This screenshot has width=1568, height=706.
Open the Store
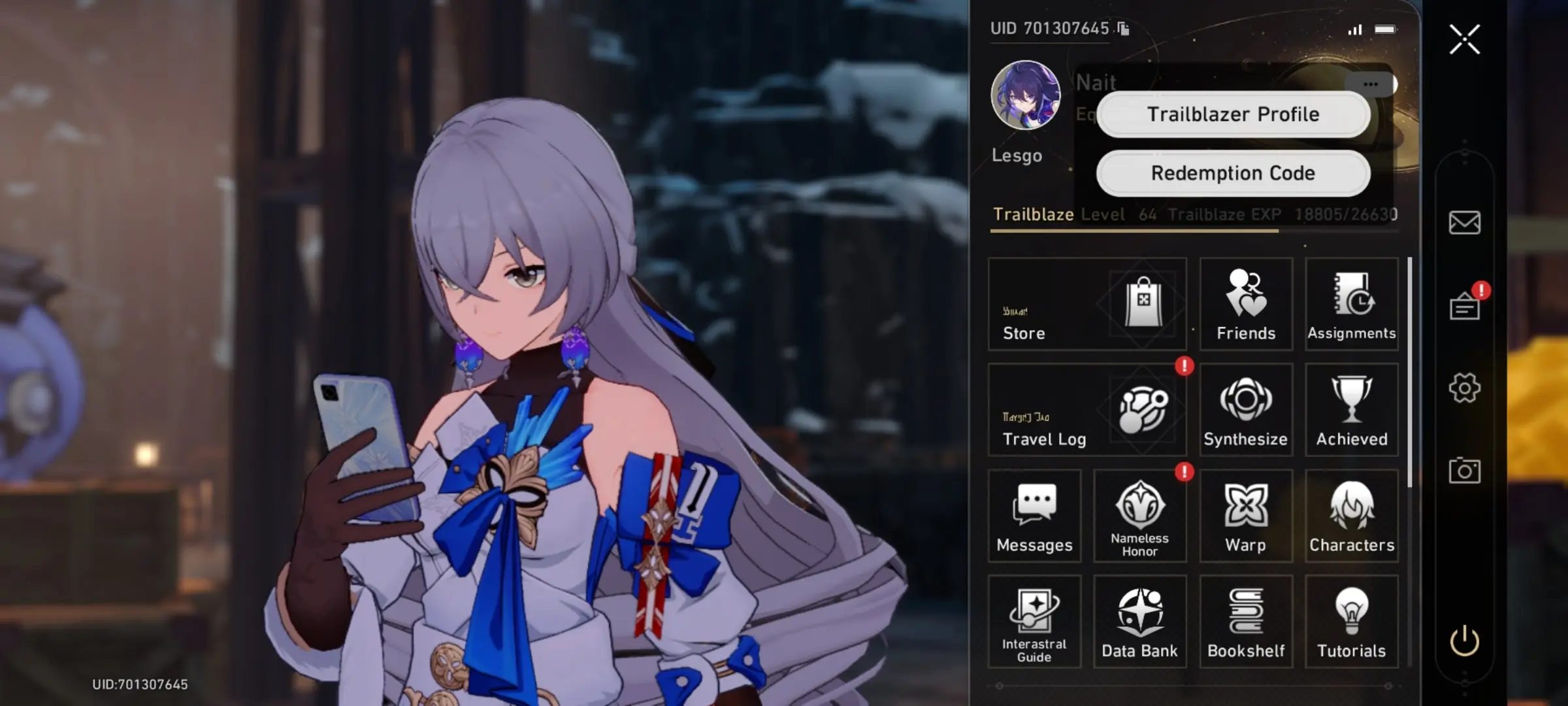point(1087,304)
